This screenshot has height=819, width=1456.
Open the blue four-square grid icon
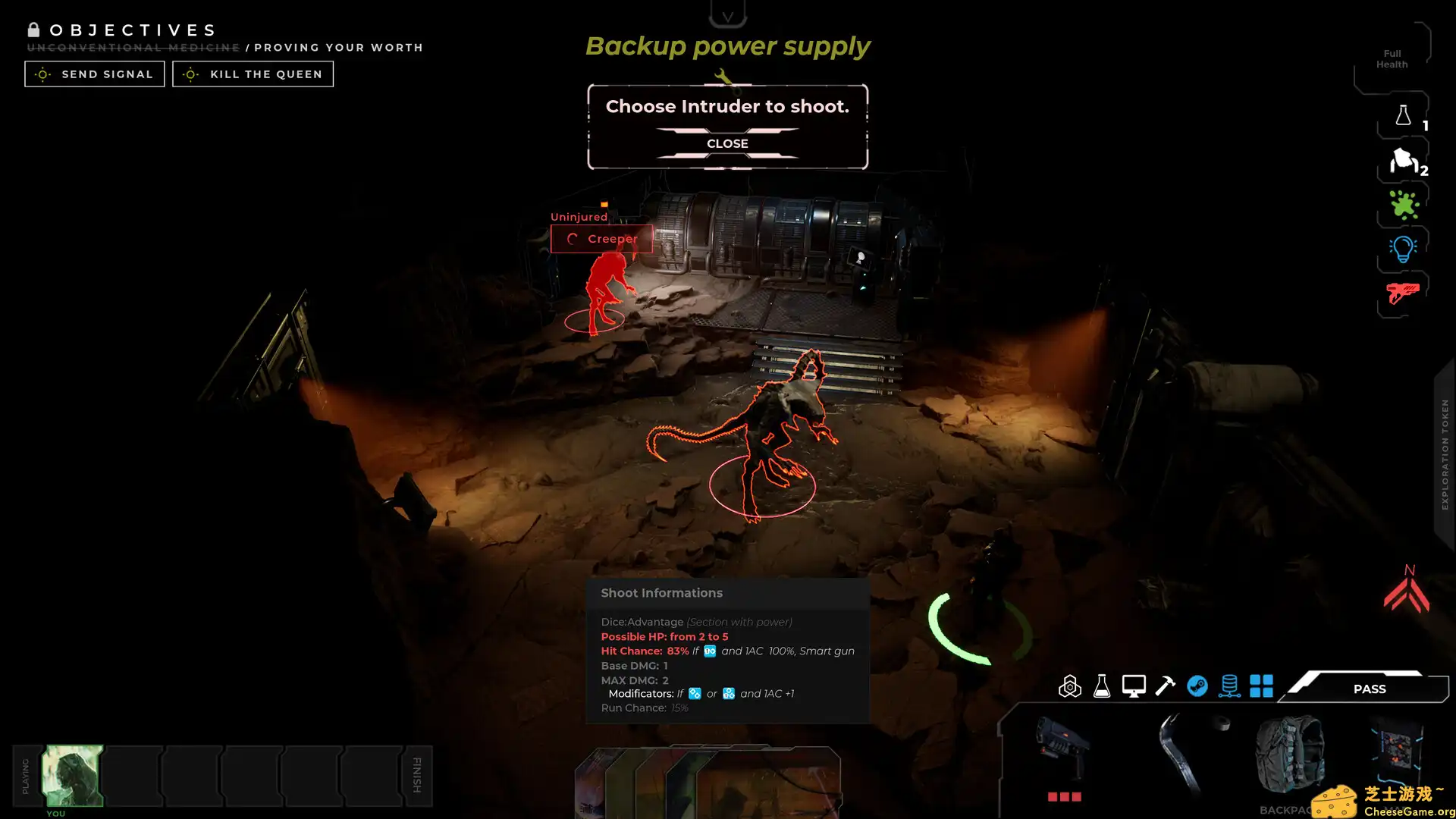point(1261,686)
